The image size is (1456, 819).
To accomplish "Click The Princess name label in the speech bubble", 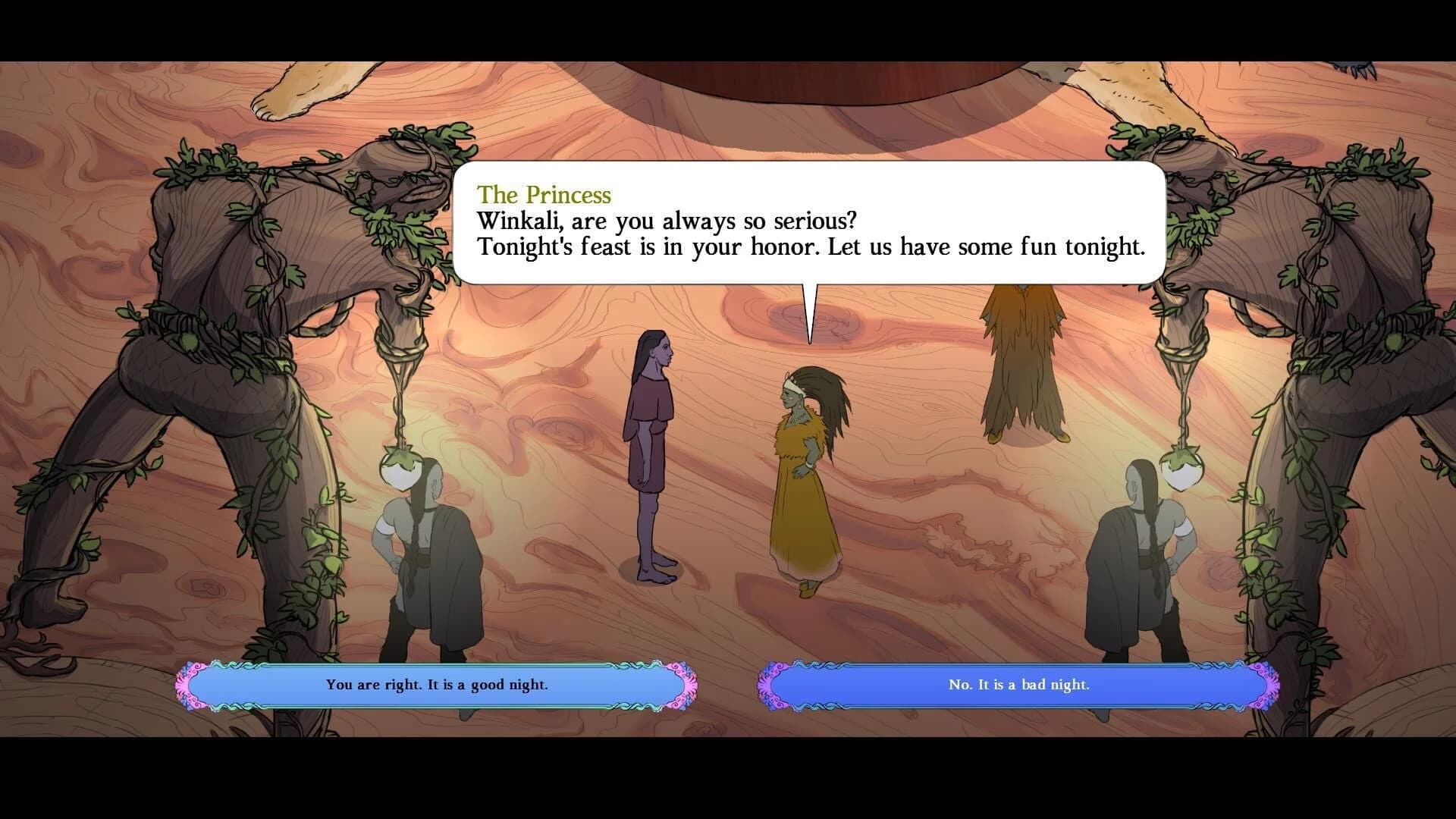I will point(543,195).
